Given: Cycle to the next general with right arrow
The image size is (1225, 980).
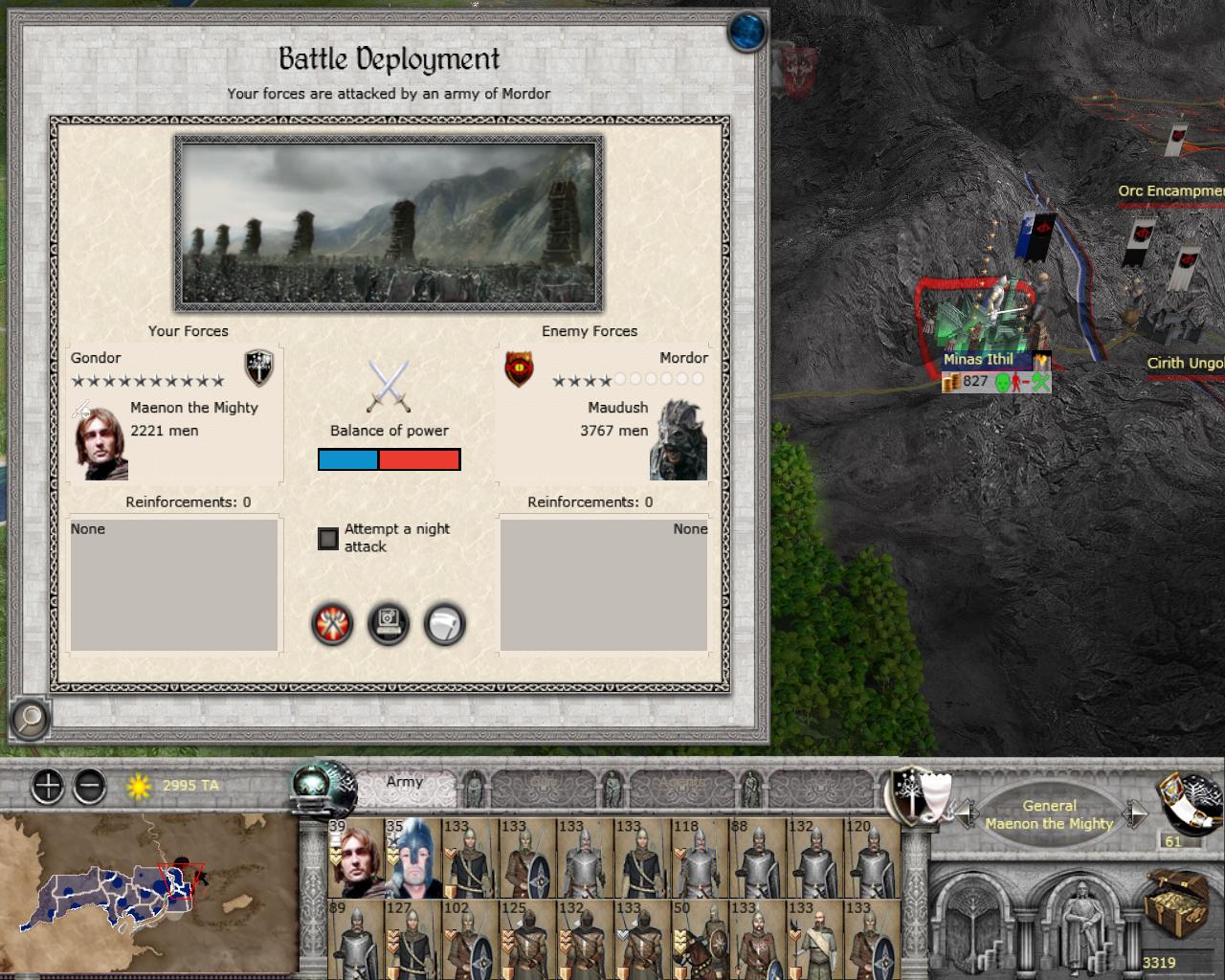Looking at the screenshot, I should [1134, 814].
